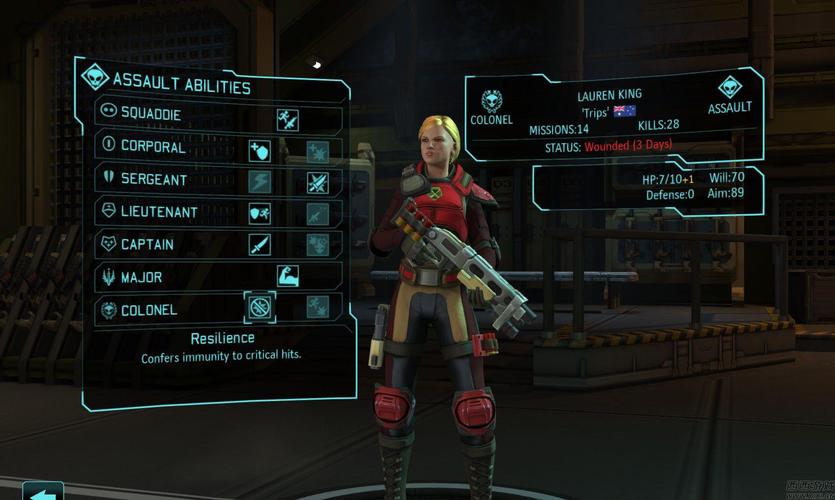Select the Close Combat Specialist knife icon

coord(260,245)
